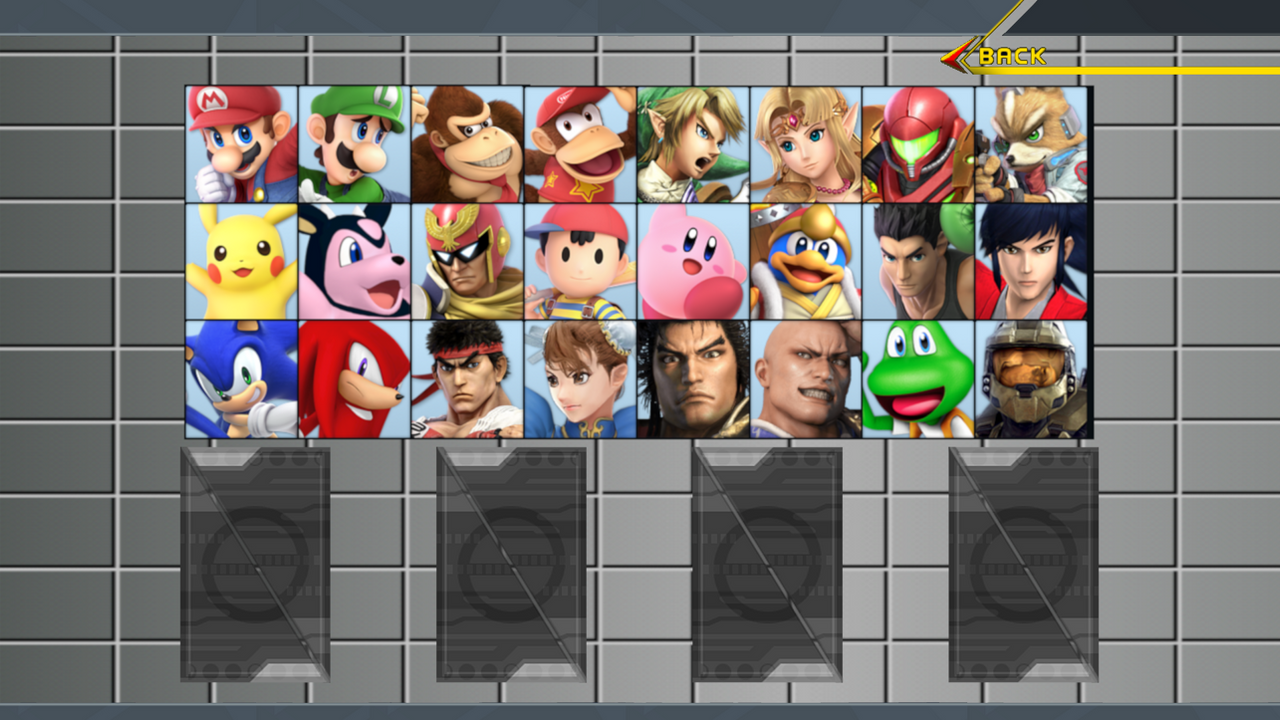Pick Master Chief in his helmet
The image size is (1280, 720).
(x=1034, y=380)
